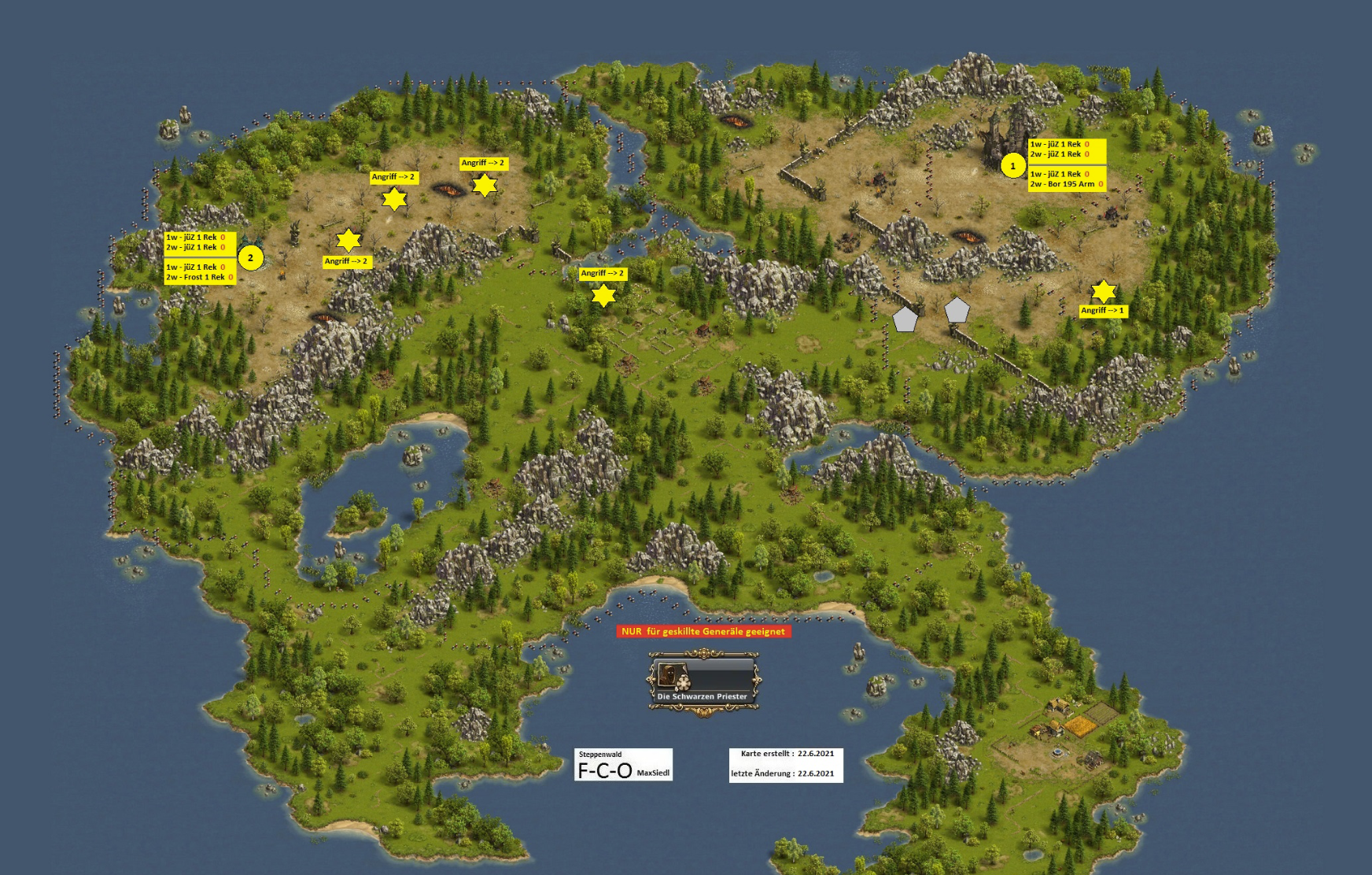1372x875 pixels.
Task: Click the '2w - Frost 1 Rek' label
Action: tap(199, 277)
